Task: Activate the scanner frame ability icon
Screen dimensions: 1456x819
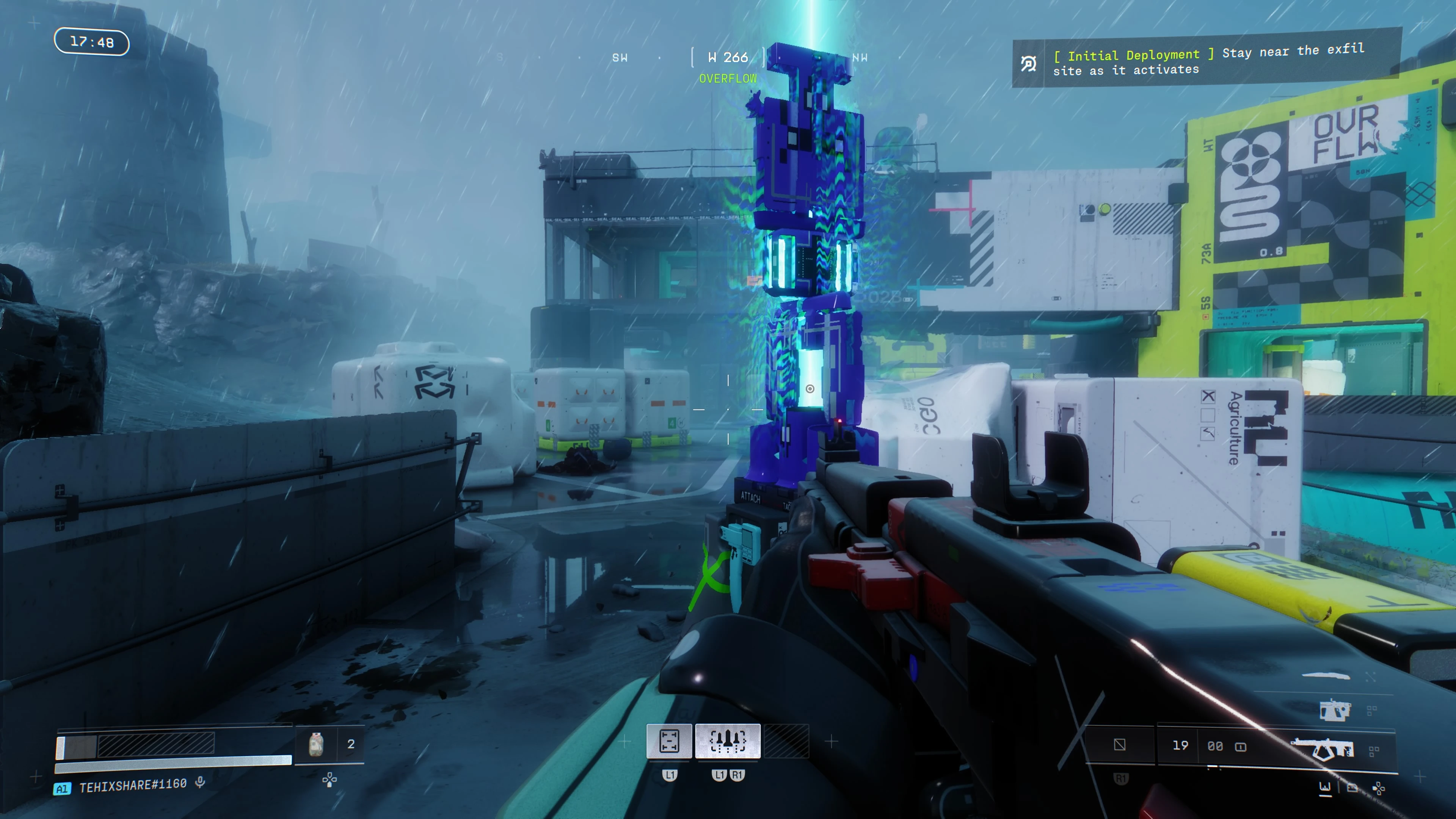Action: click(669, 741)
